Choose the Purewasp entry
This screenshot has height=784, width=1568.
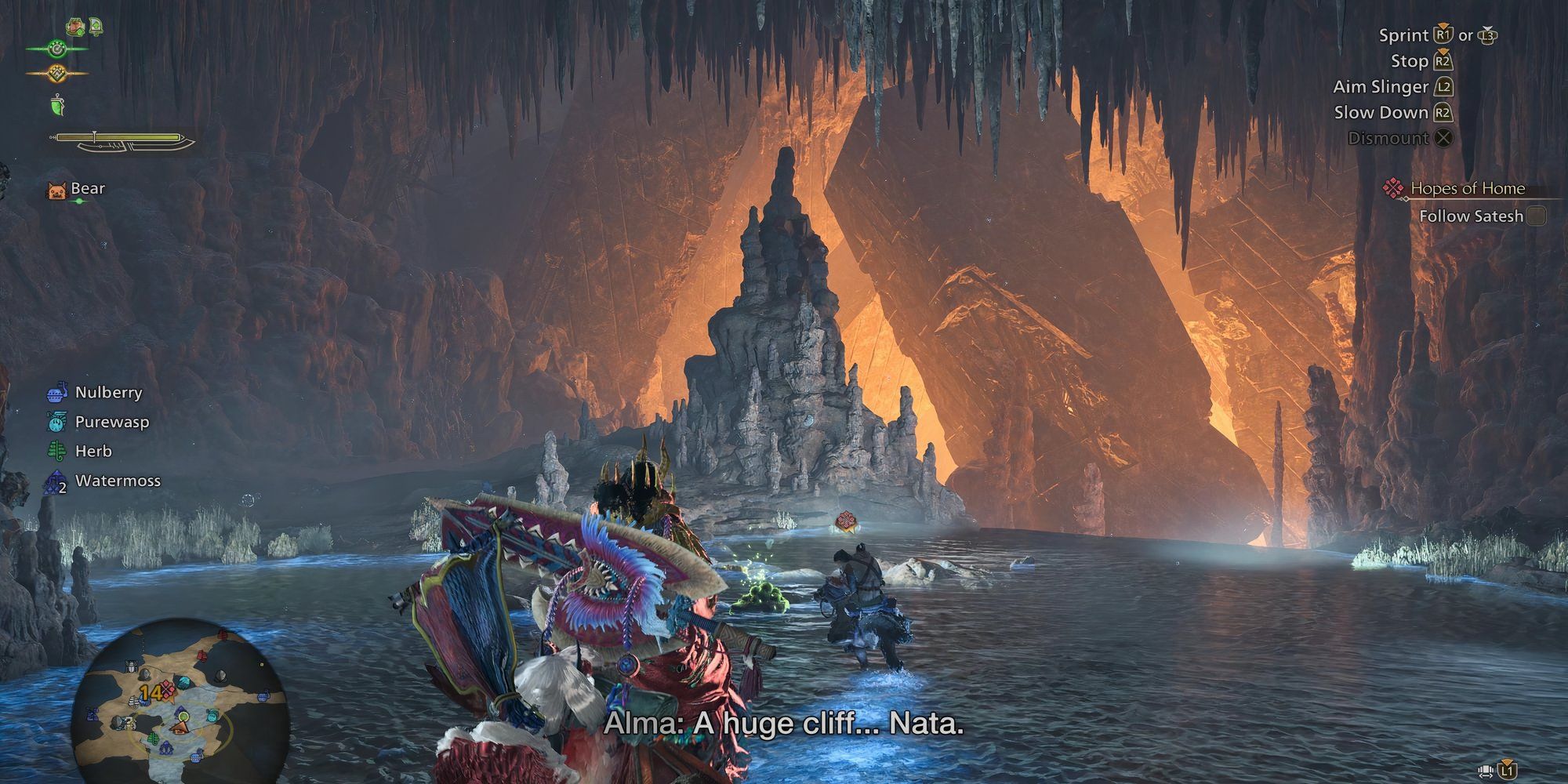pos(111,422)
